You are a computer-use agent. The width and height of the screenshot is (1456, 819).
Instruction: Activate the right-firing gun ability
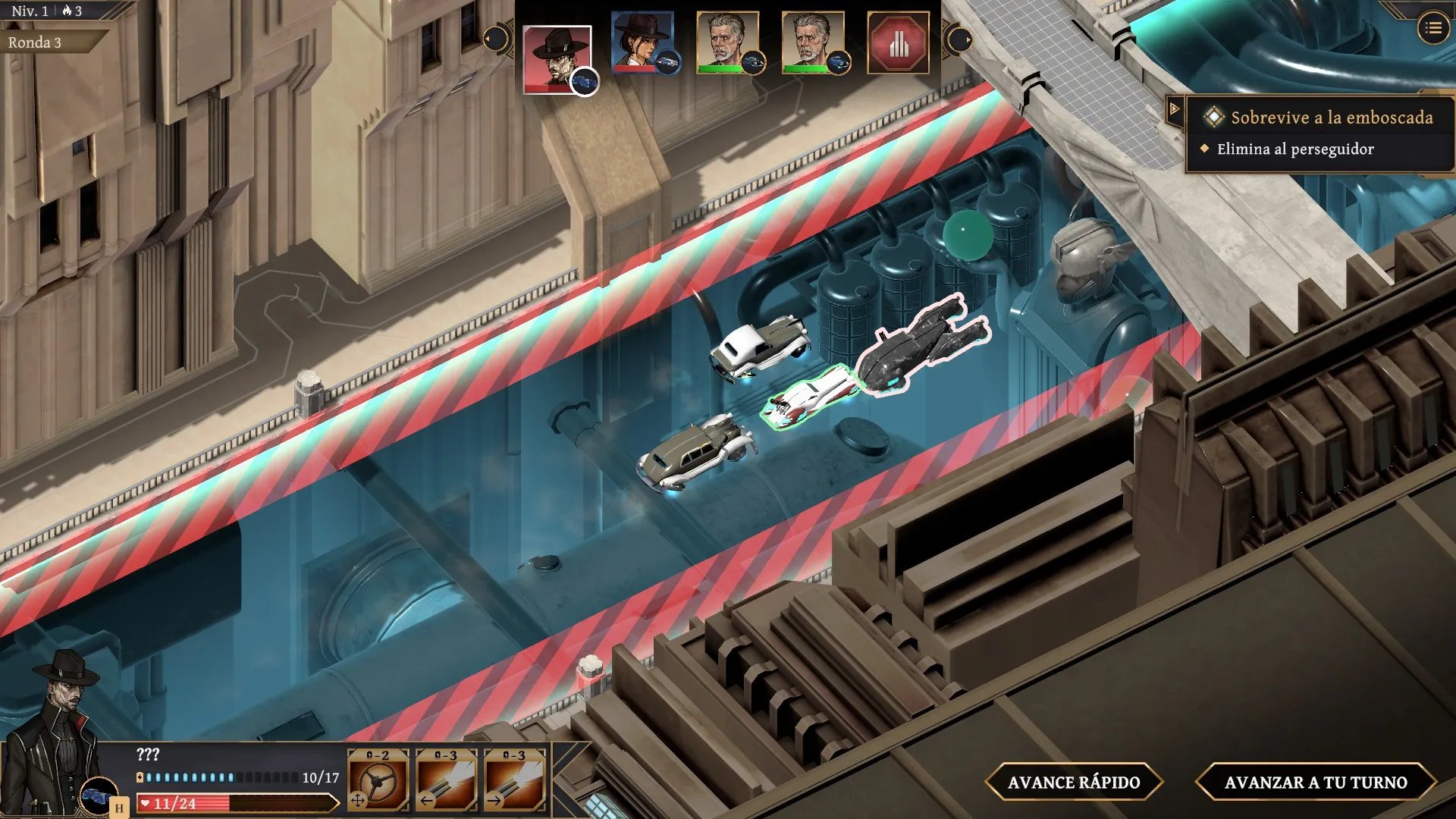(514, 779)
